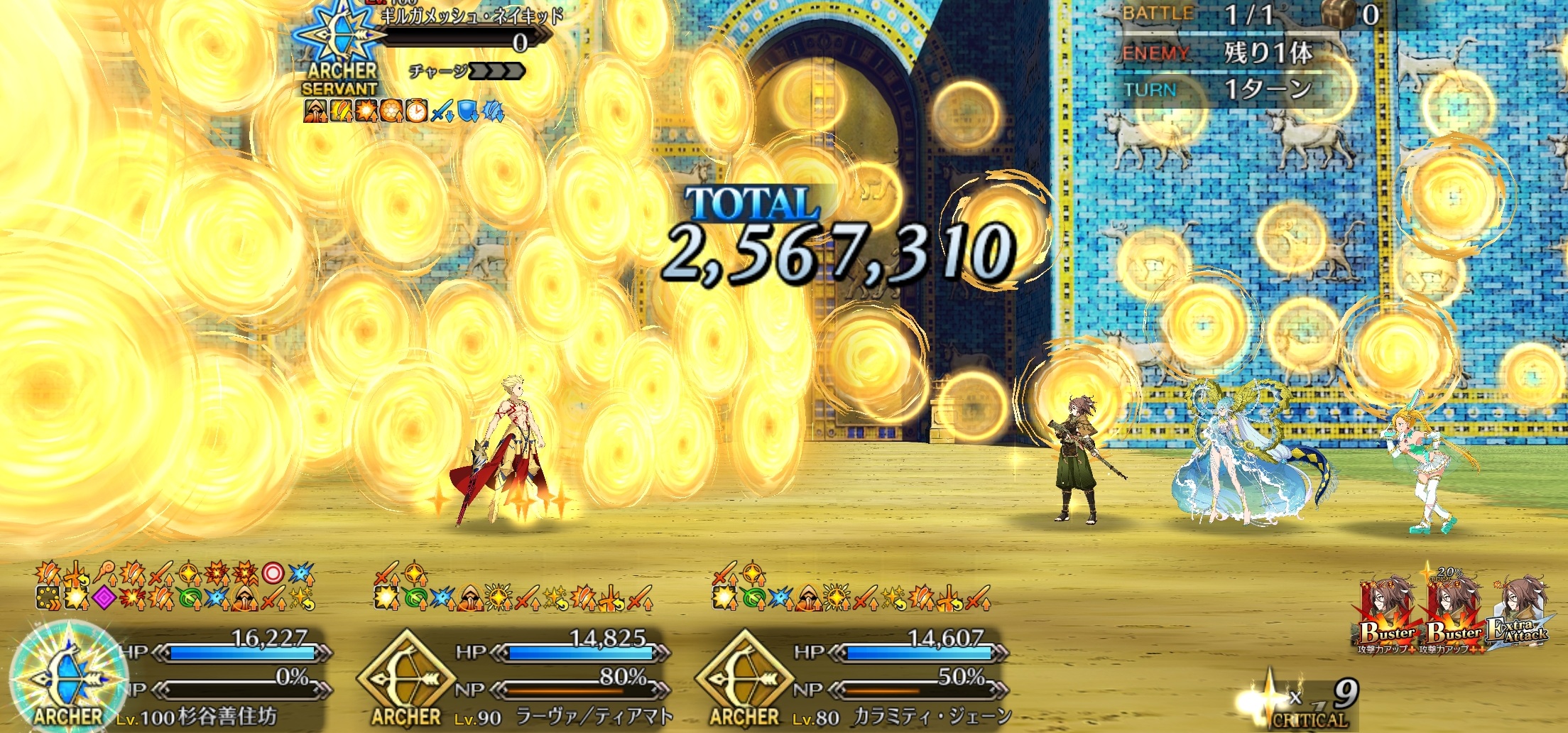Open the Lv.80 Archer servant's status panel
The height and width of the screenshot is (733, 1568).
pyautogui.click(x=744, y=676)
